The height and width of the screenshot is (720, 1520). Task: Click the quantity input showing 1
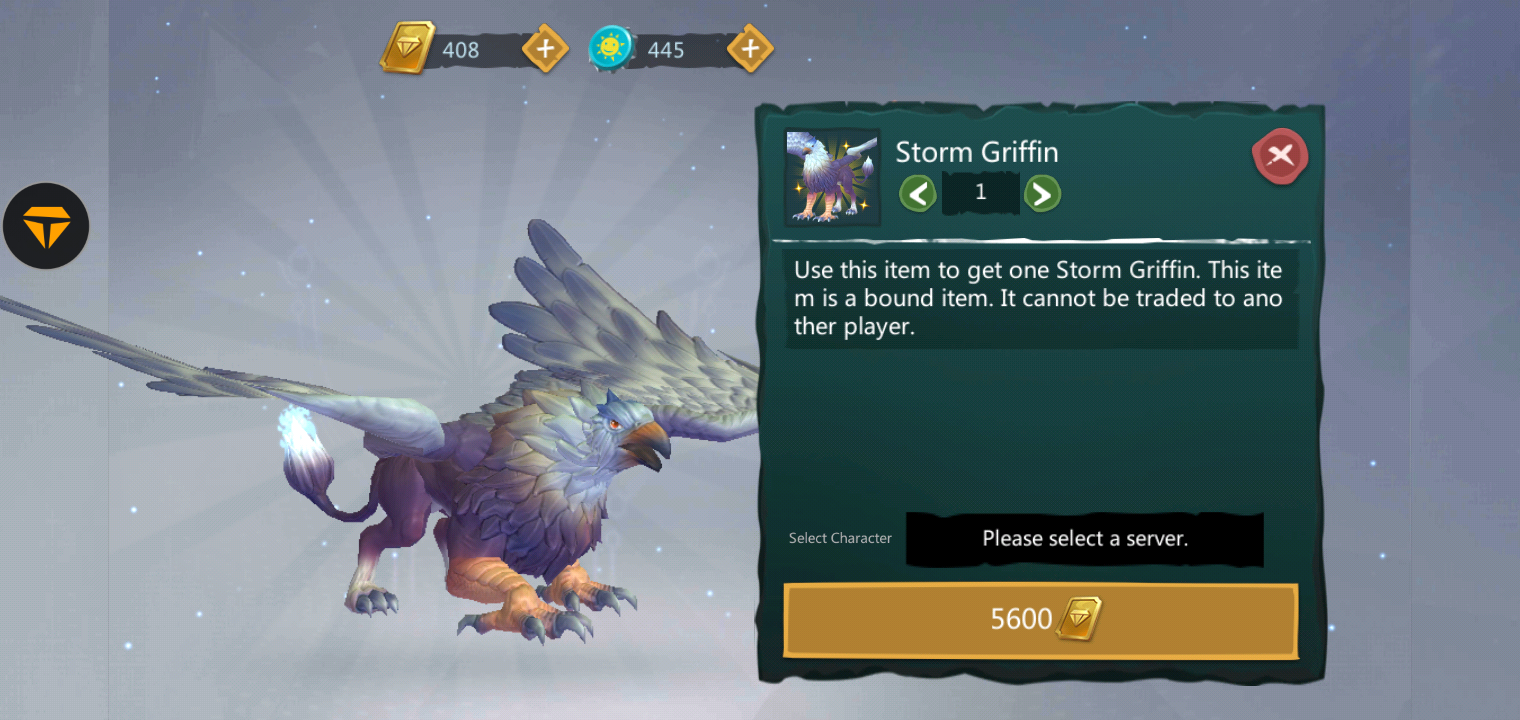[x=980, y=192]
